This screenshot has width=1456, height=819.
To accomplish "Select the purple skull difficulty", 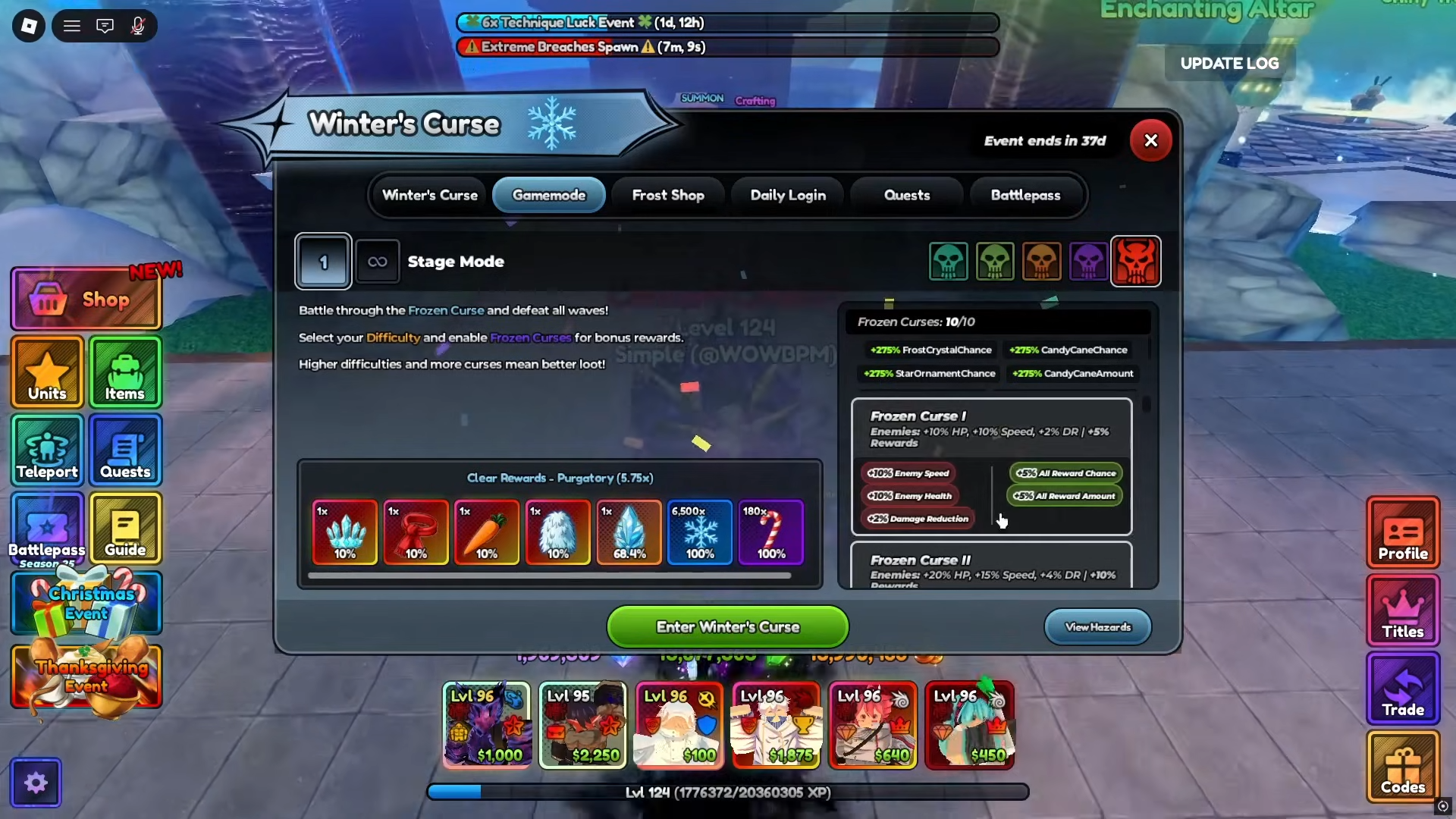I will point(1087,262).
